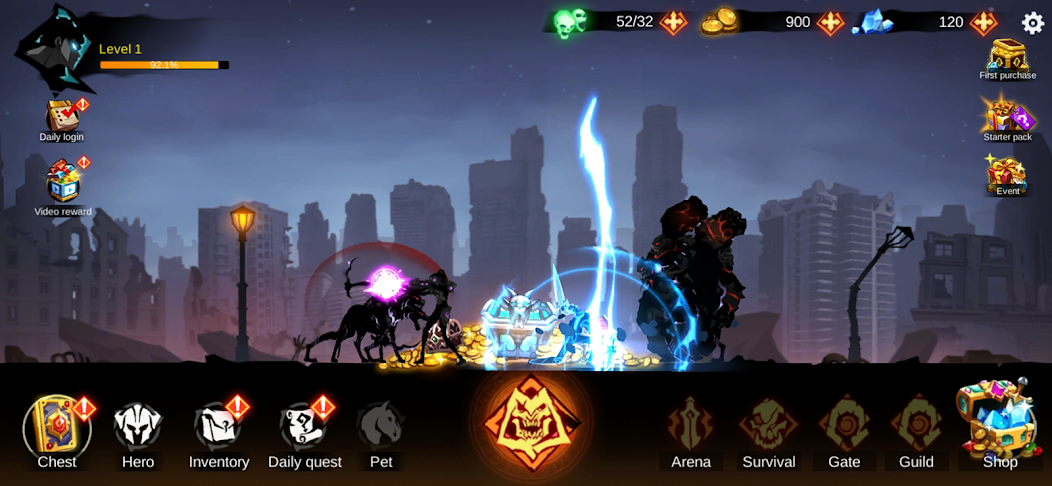Open game settings via gear icon
The height and width of the screenshot is (486, 1052).
[1032, 22]
